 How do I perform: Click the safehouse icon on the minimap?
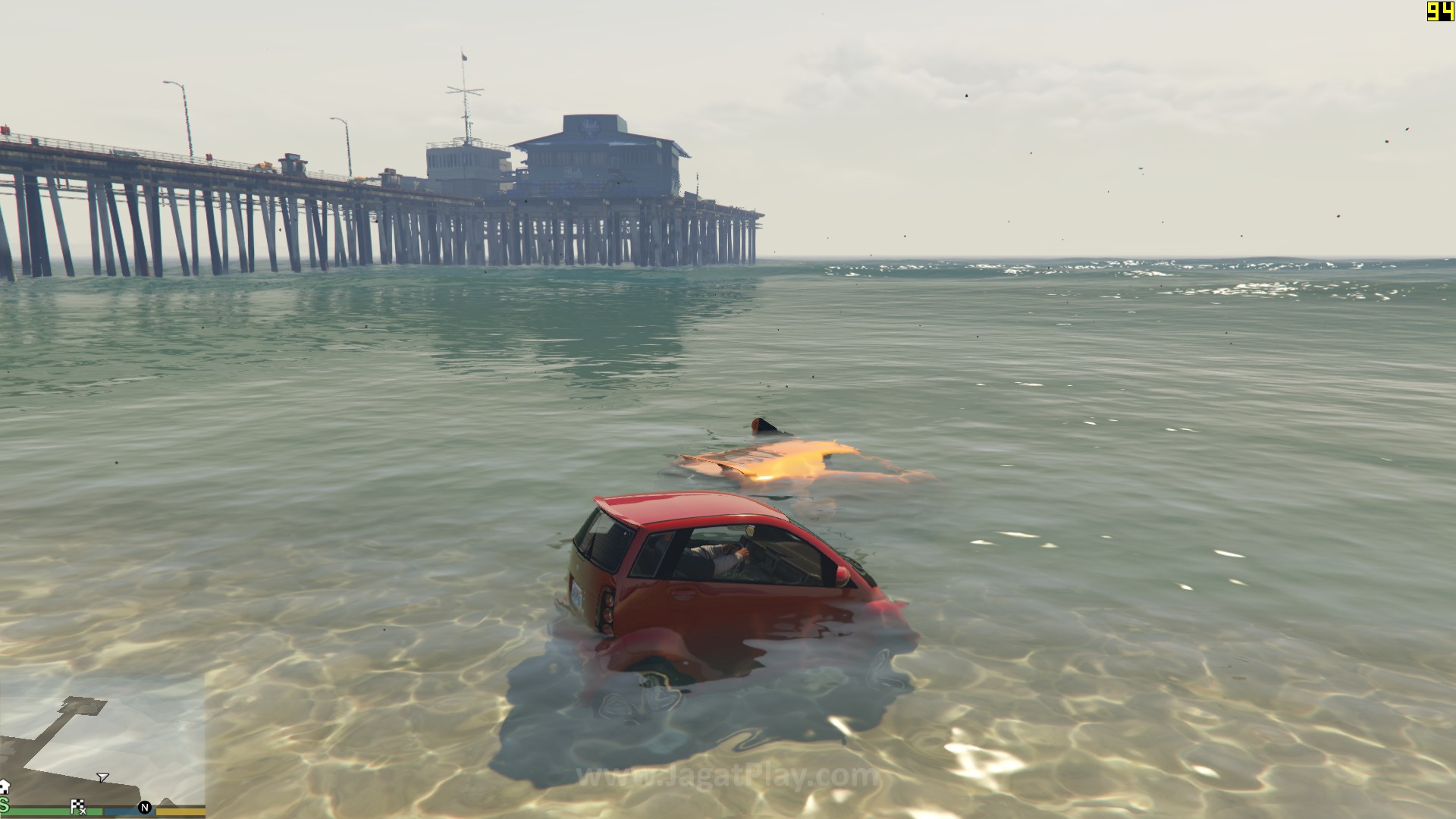click(4, 786)
